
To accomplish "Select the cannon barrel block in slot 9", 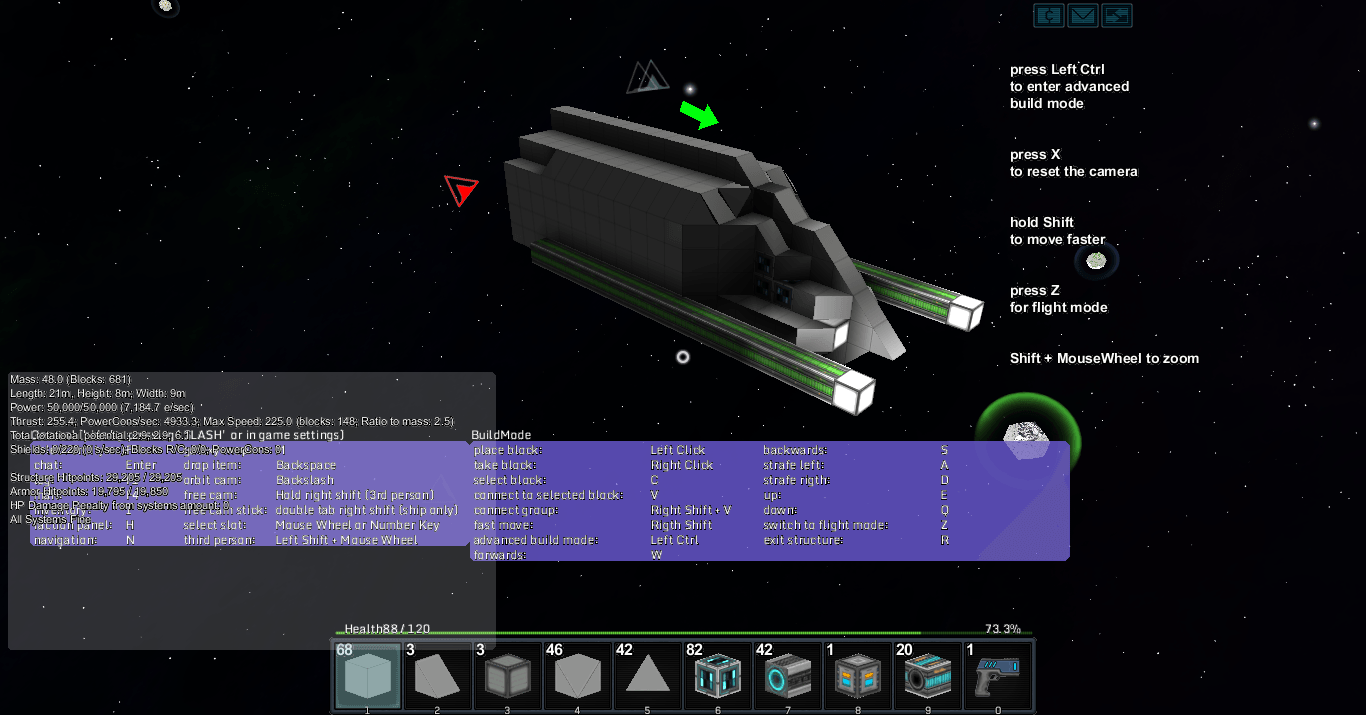I will (927, 675).
